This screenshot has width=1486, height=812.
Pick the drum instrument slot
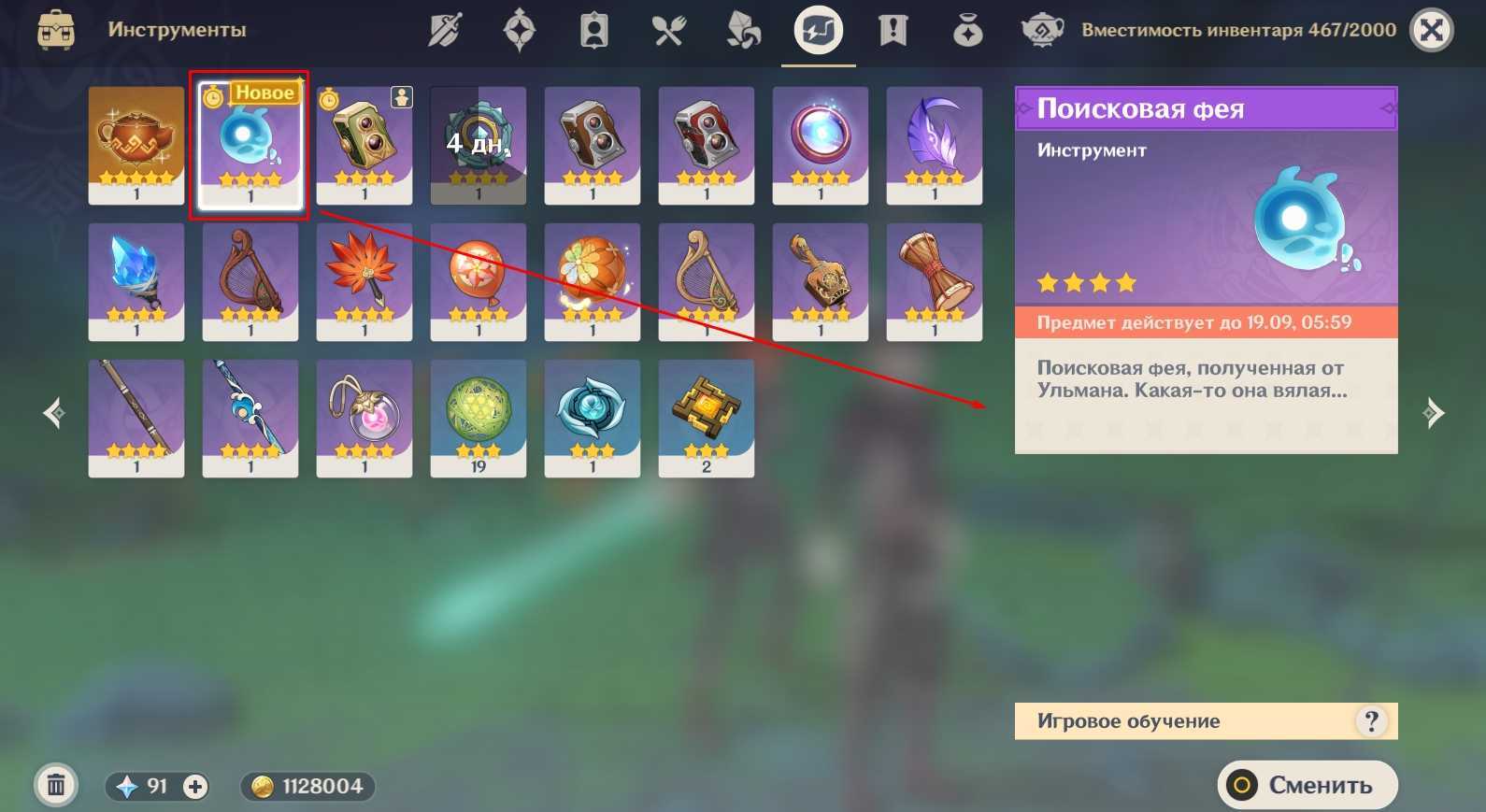[935, 281]
